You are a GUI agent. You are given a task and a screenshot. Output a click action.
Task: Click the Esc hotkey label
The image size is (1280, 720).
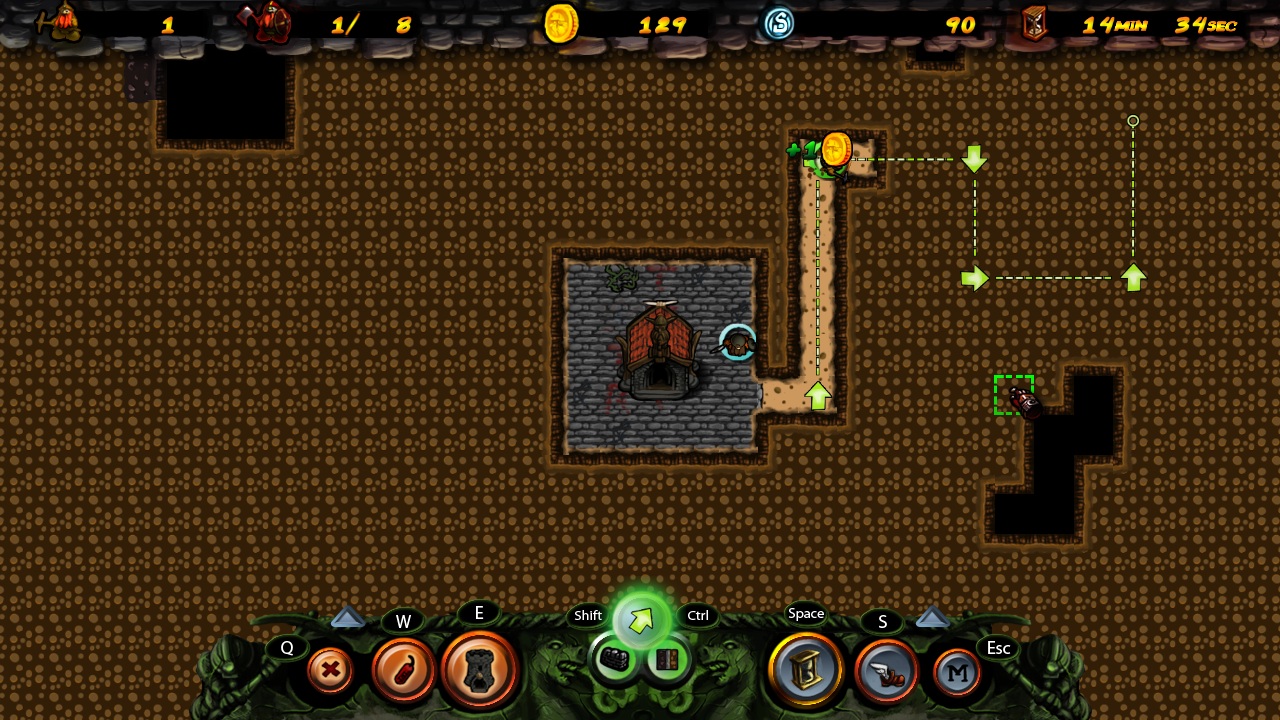[998, 649]
